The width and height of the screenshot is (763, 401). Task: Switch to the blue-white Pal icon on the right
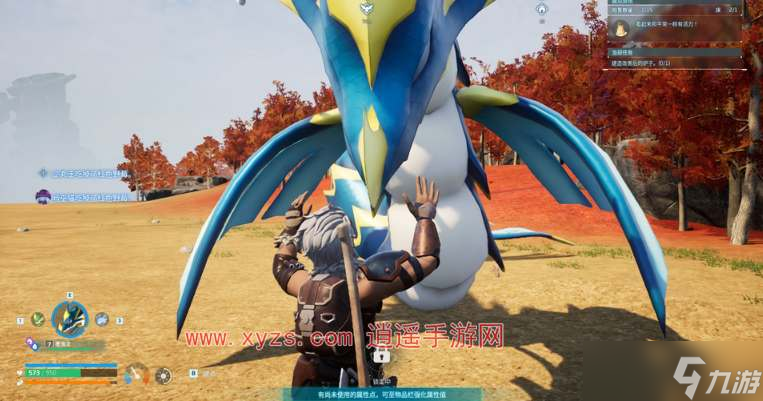pos(102,319)
